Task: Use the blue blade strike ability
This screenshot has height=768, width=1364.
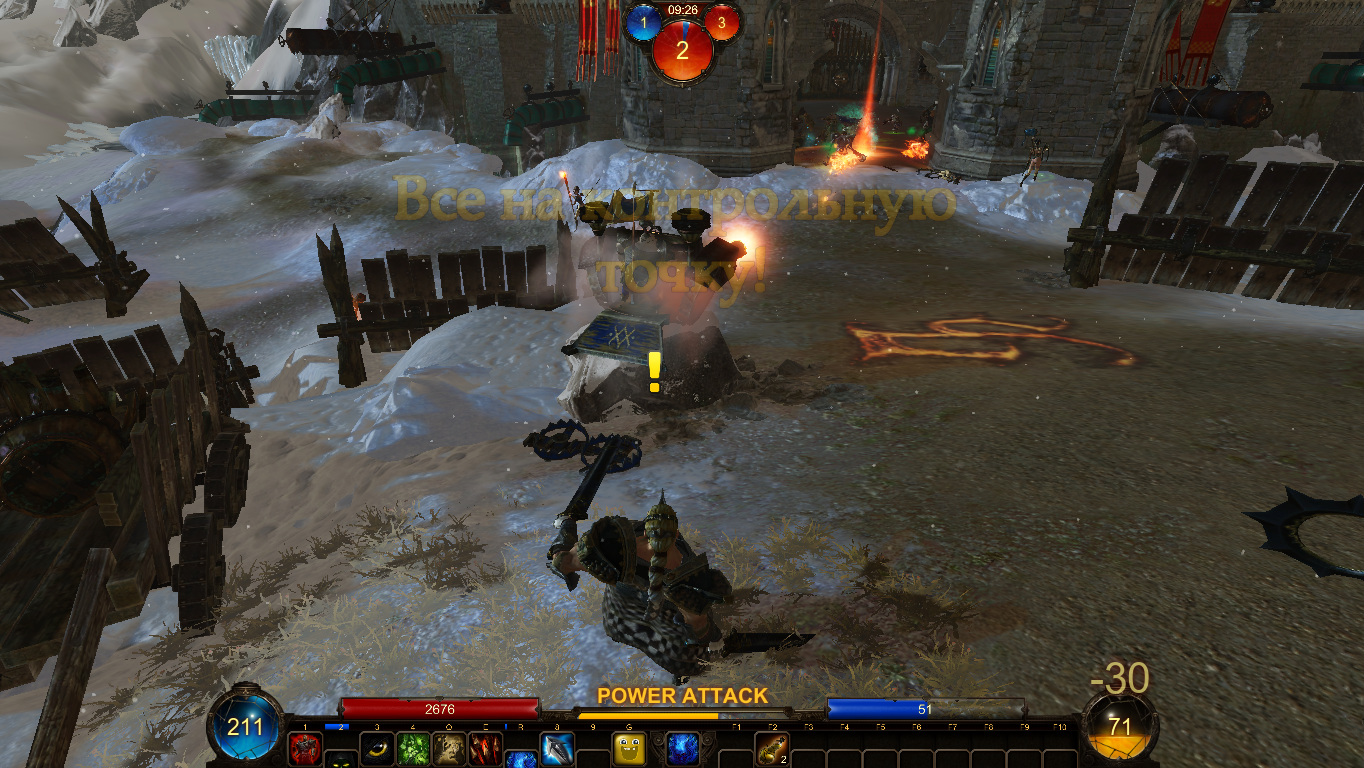Action: (x=557, y=748)
